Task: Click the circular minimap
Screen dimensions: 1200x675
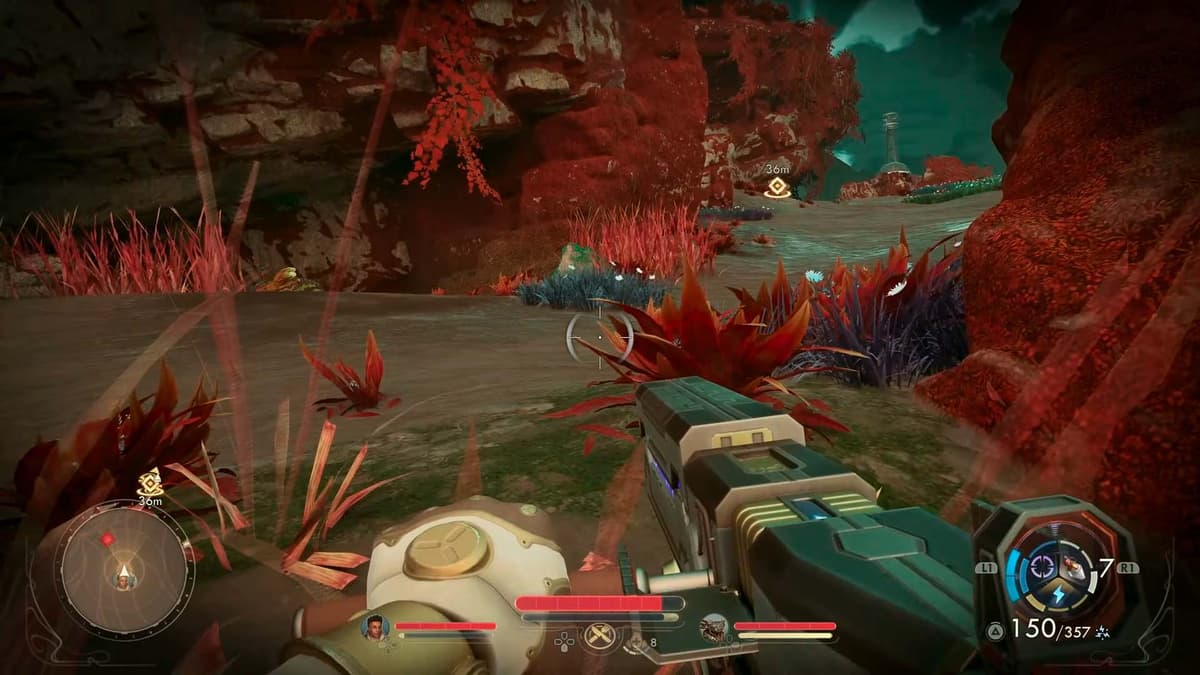Action: tap(124, 569)
